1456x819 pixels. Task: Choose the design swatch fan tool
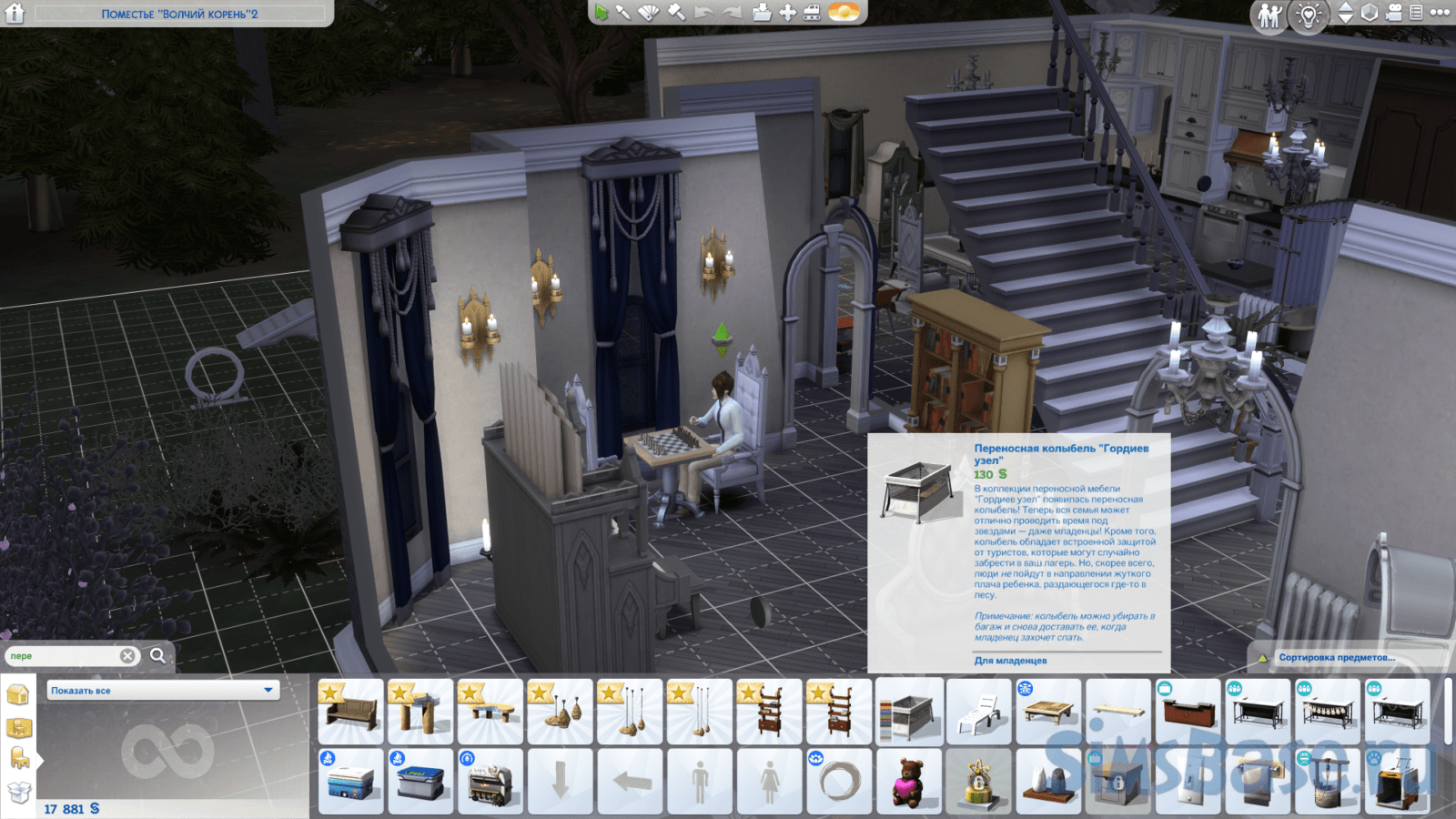pos(648,12)
